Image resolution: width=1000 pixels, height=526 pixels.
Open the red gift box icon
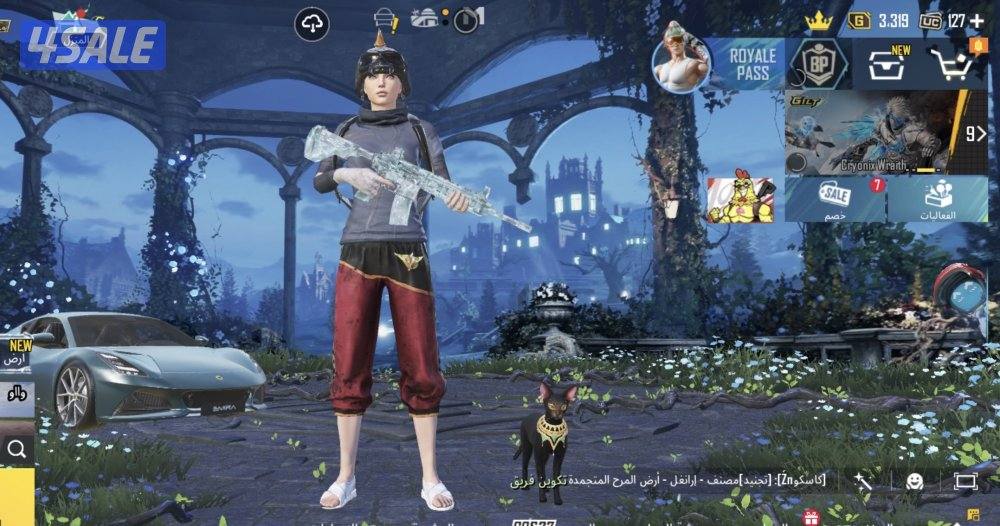click(810, 517)
